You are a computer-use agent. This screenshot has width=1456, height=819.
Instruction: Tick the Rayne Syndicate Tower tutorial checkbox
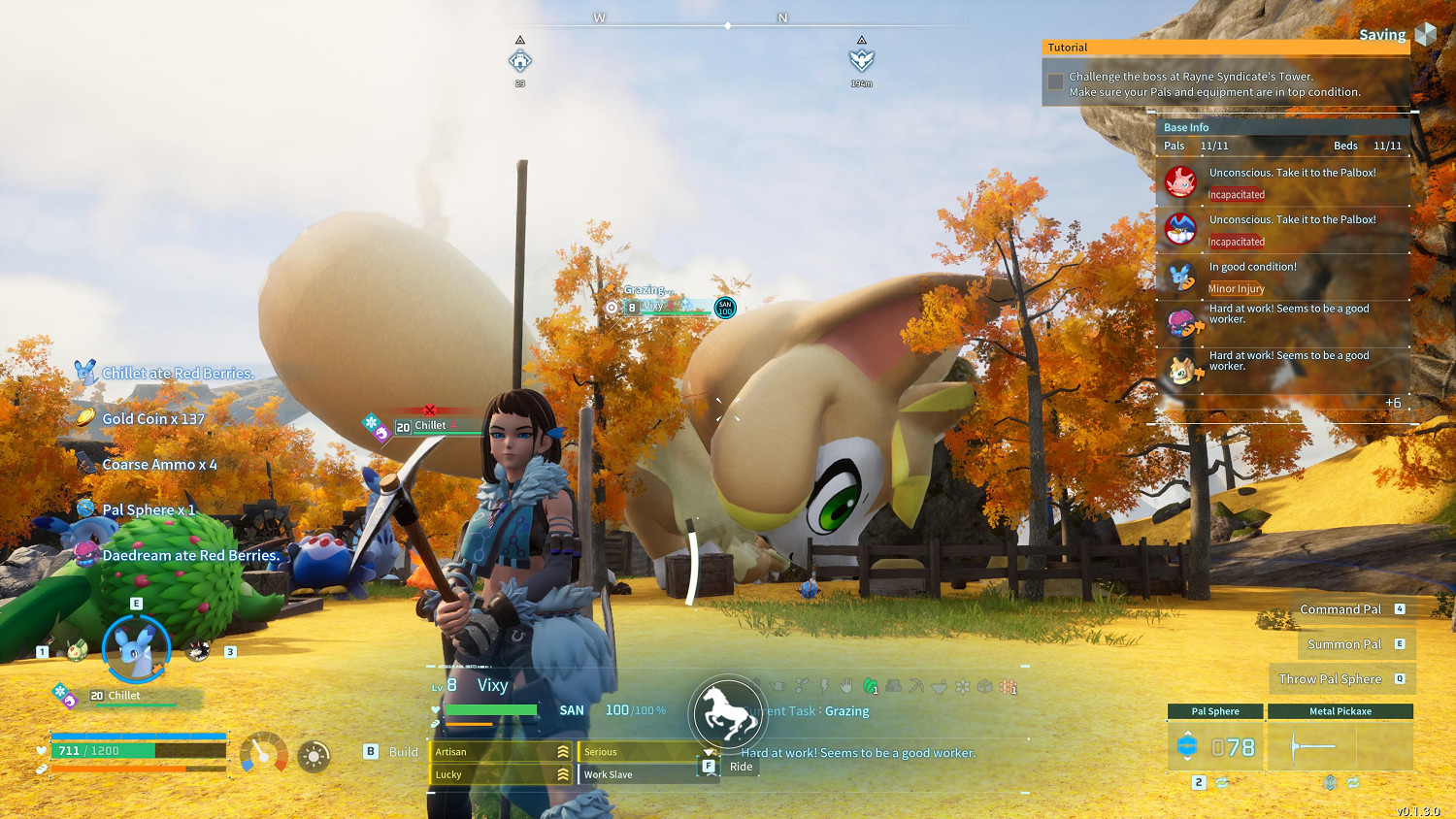[1055, 83]
